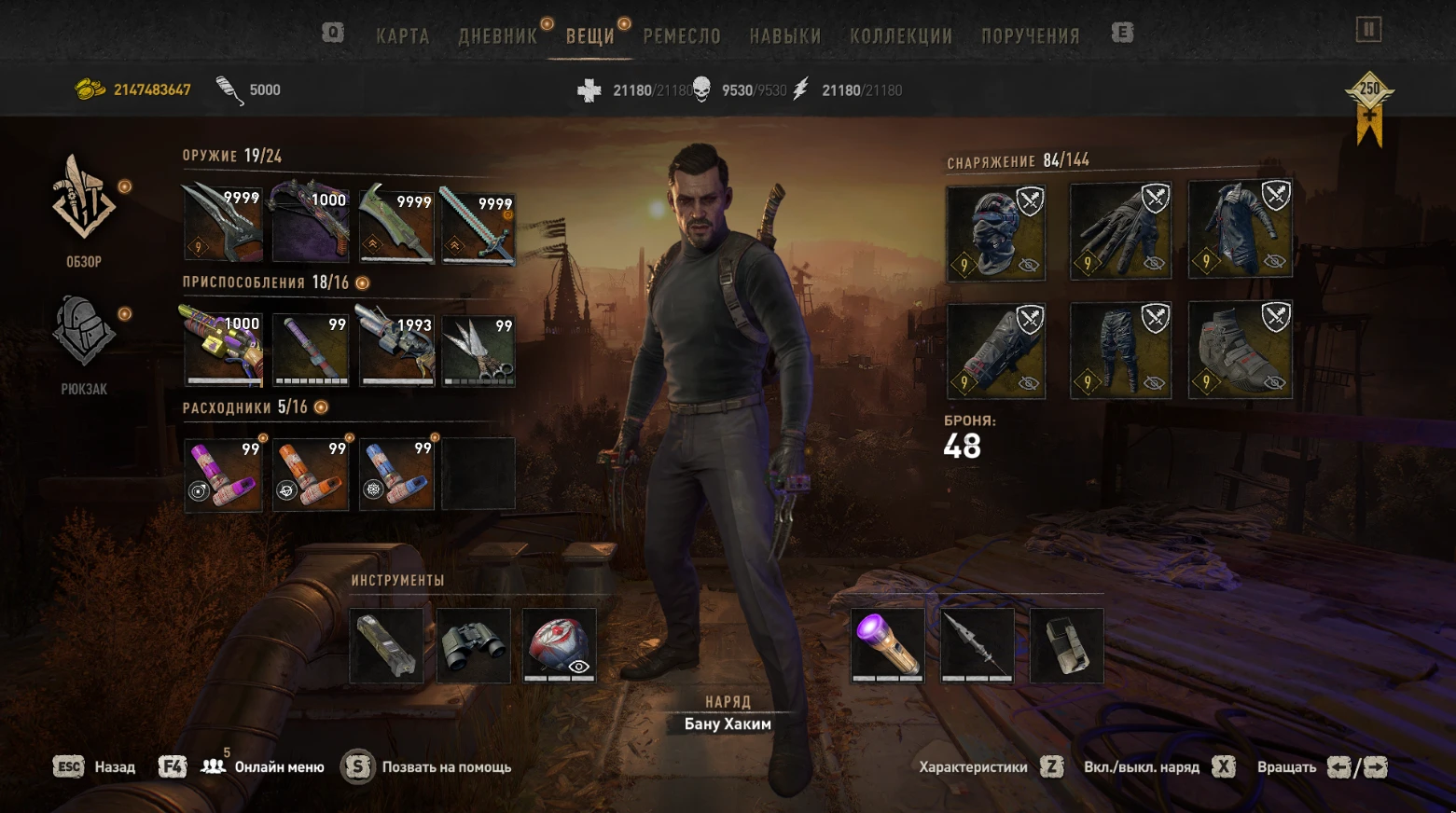Click the health cross icon near 21180
This screenshot has height=813, width=1456.
point(589,90)
